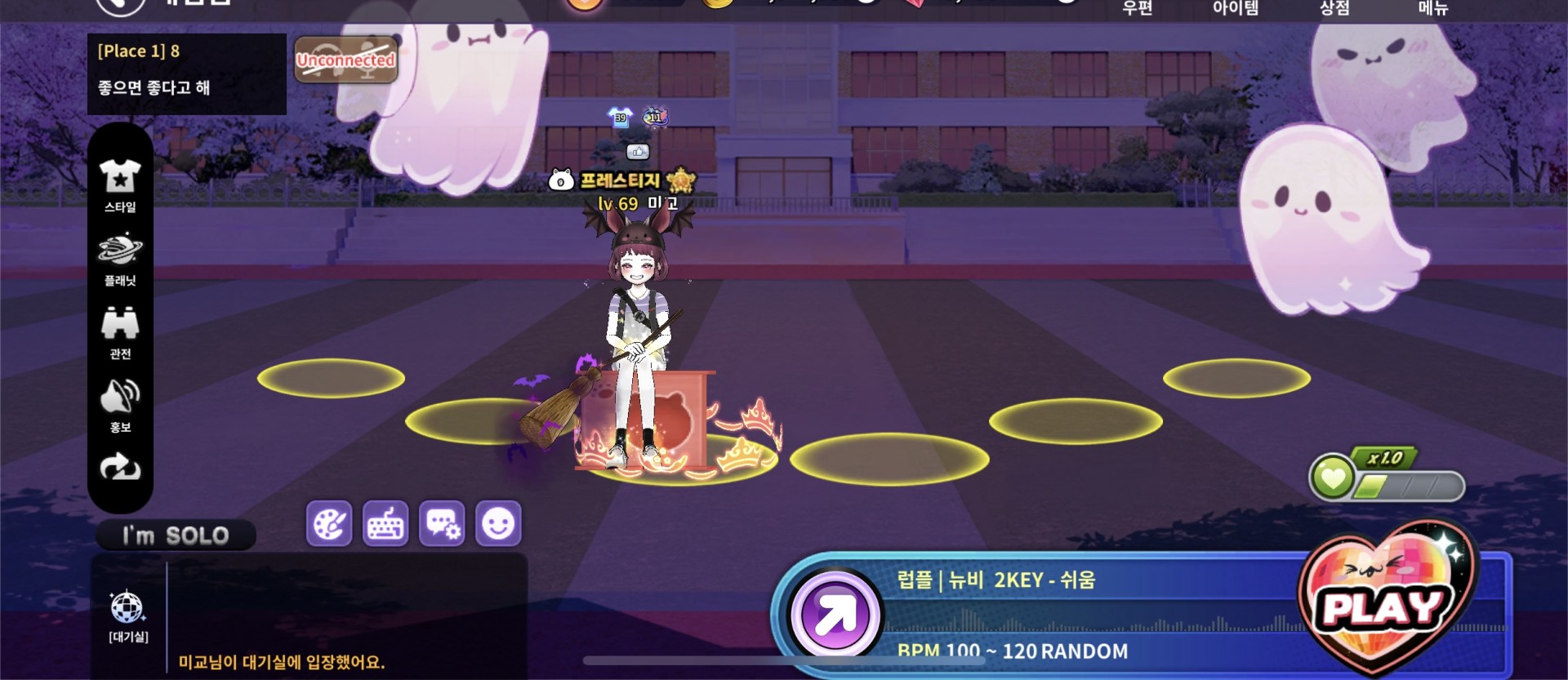Open the keyboard settings button
This screenshot has width=1568, height=680.
tap(385, 523)
